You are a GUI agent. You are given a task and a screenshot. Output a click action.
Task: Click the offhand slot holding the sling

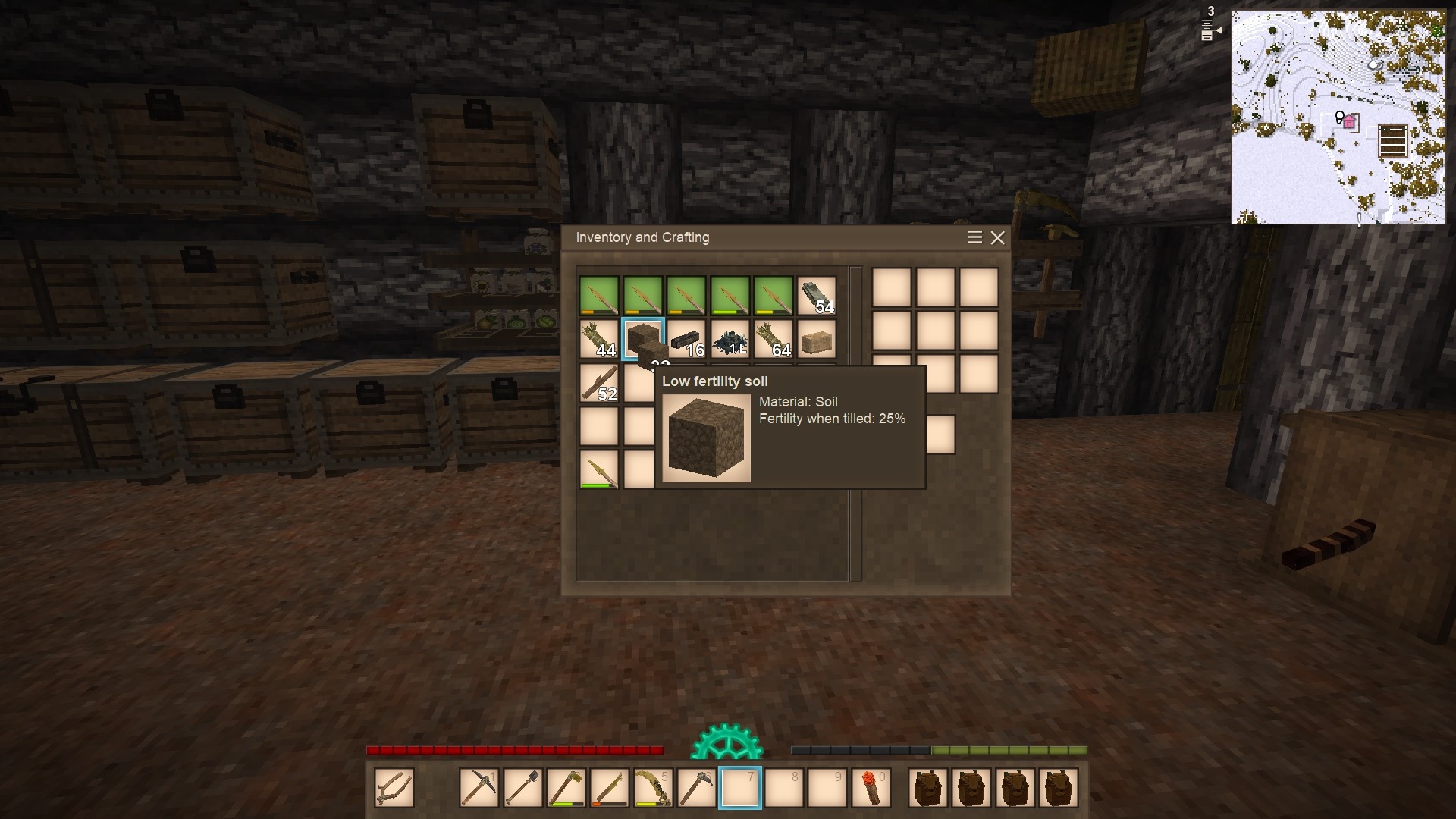394,788
